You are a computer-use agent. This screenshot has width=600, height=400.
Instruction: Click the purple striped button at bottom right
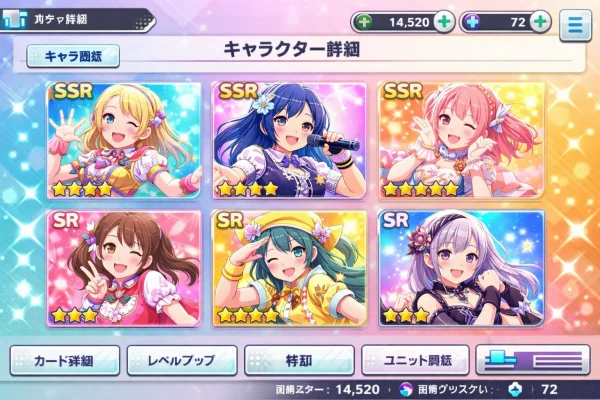[x=533, y=358]
